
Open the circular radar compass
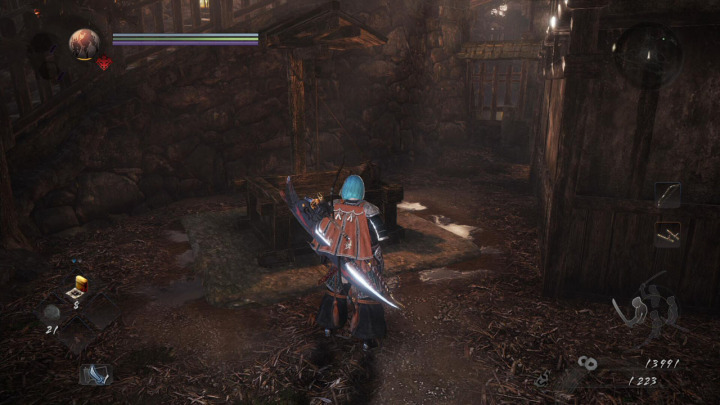pyautogui.click(x=646, y=54)
